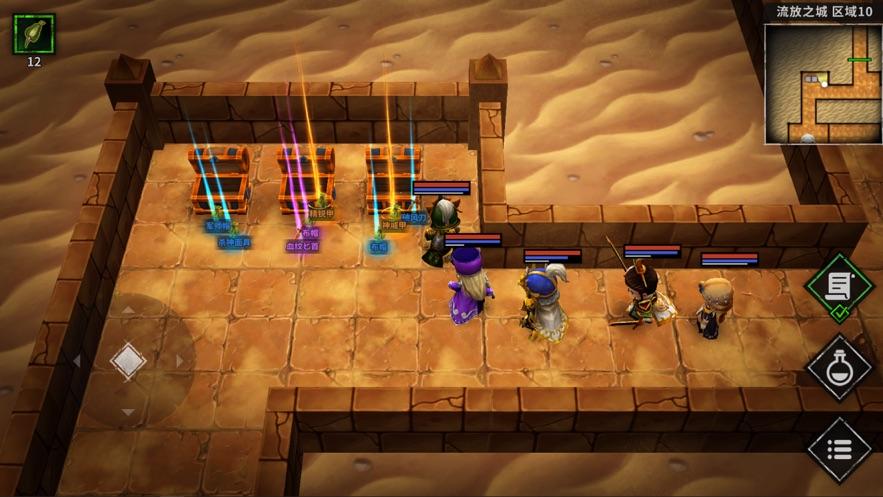Collect the 血纹匕首 loot label
The width and height of the screenshot is (883, 497).
click(x=303, y=245)
